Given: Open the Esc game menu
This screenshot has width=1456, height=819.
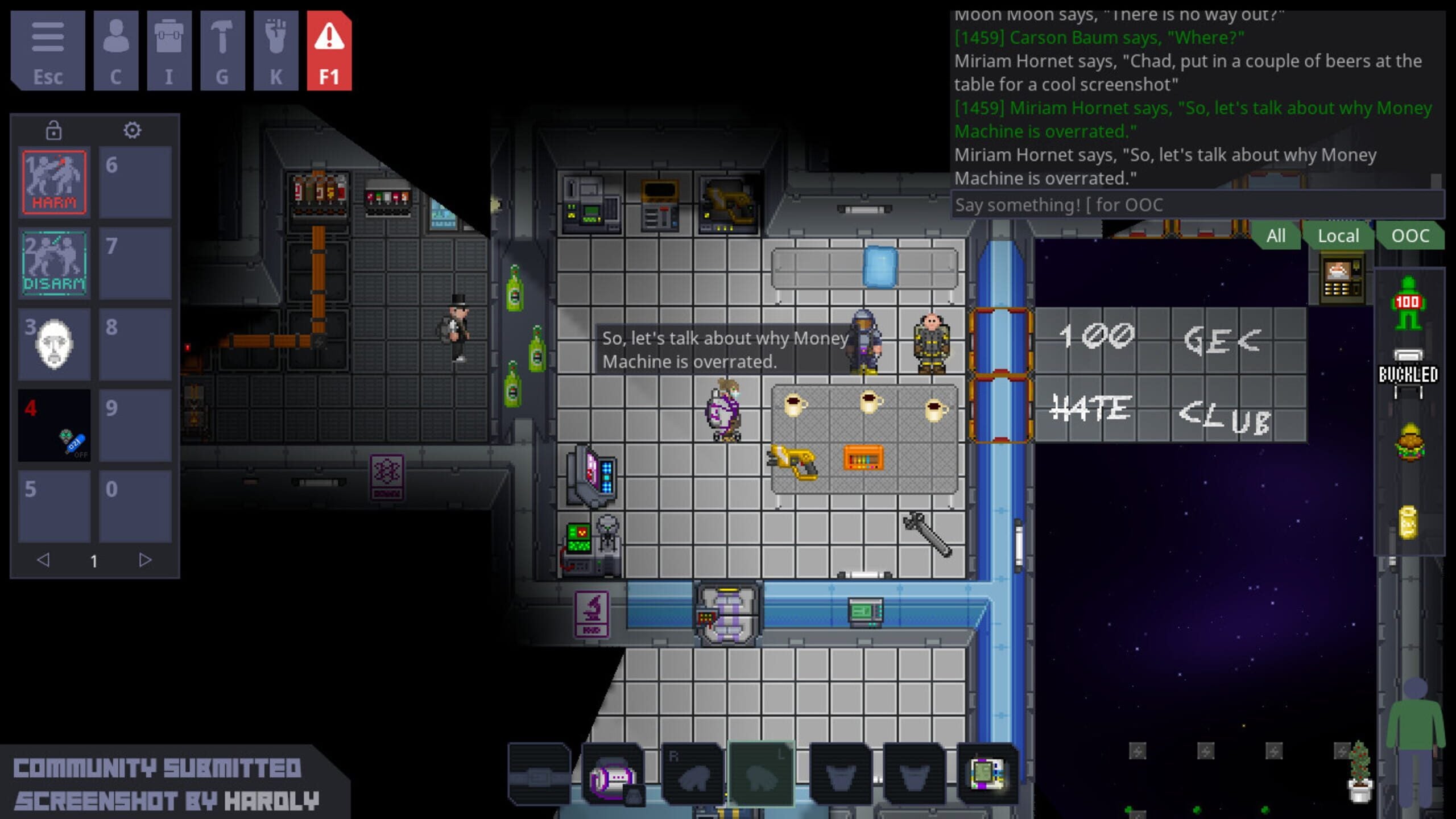Looking at the screenshot, I should click(49, 51).
